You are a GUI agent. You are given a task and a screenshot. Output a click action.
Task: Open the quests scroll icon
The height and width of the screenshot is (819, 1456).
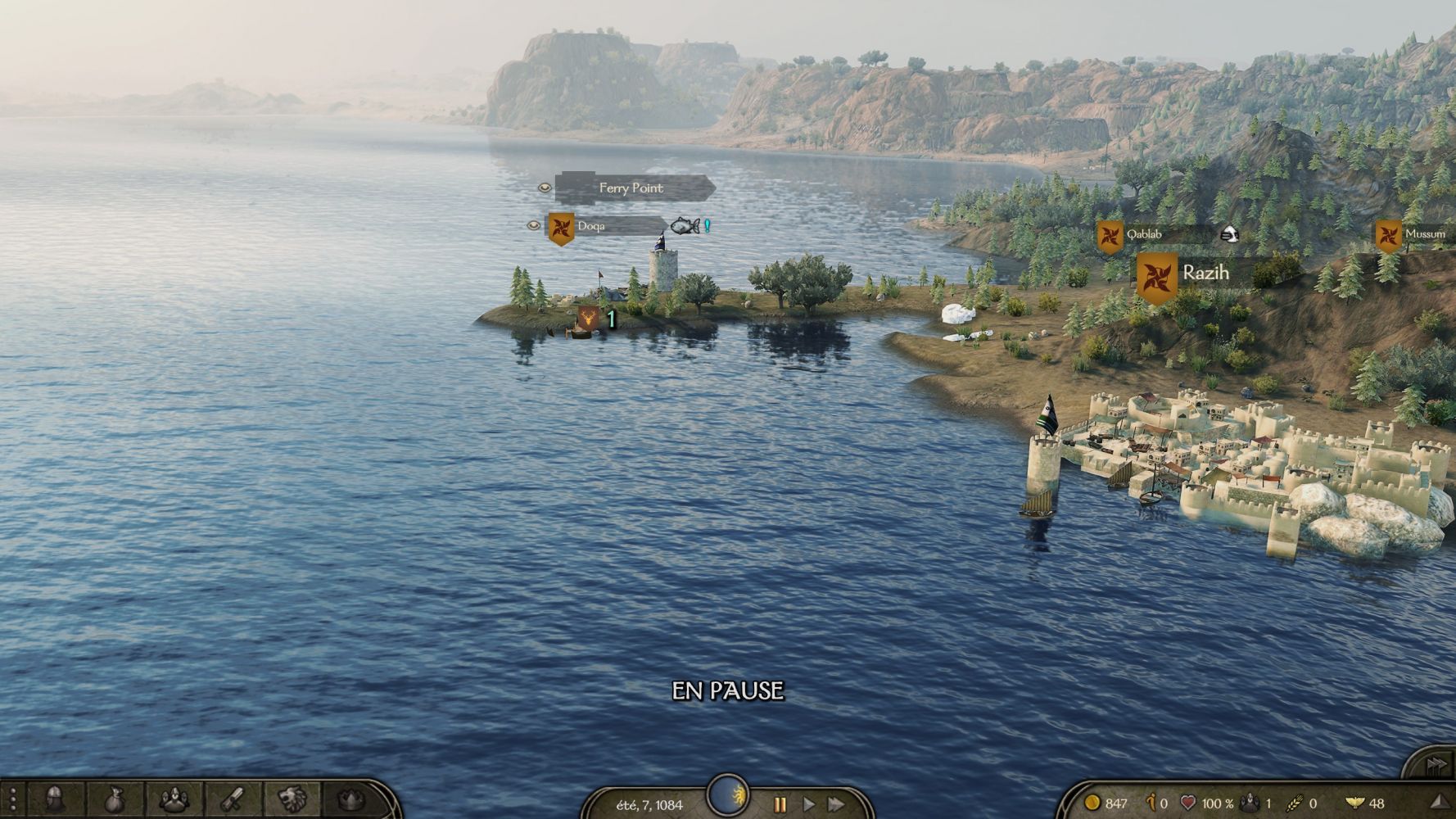click(x=233, y=799)
